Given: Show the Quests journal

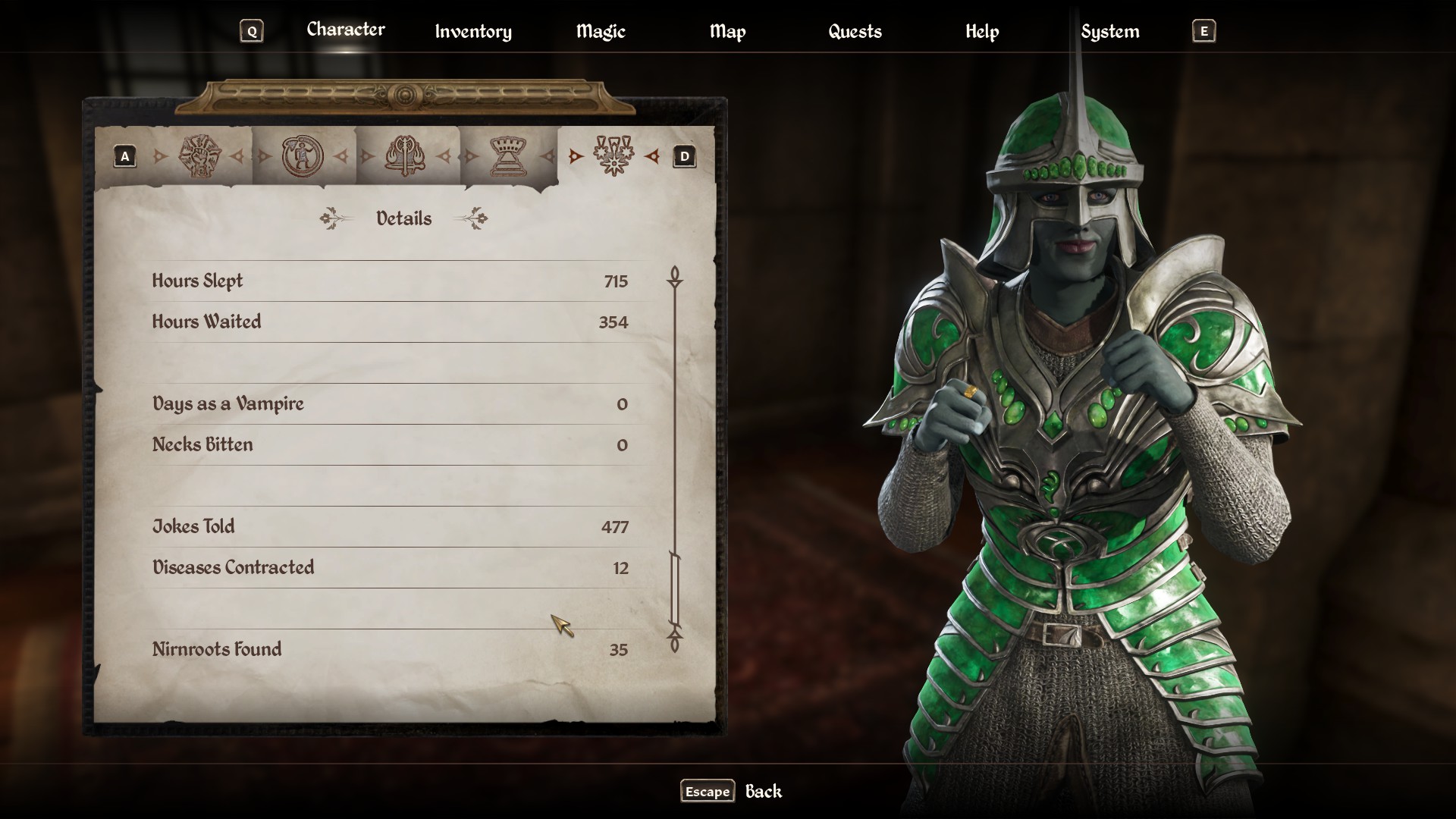Looking at the screenshot, I should pyautogui.click(x=855, y=31).
